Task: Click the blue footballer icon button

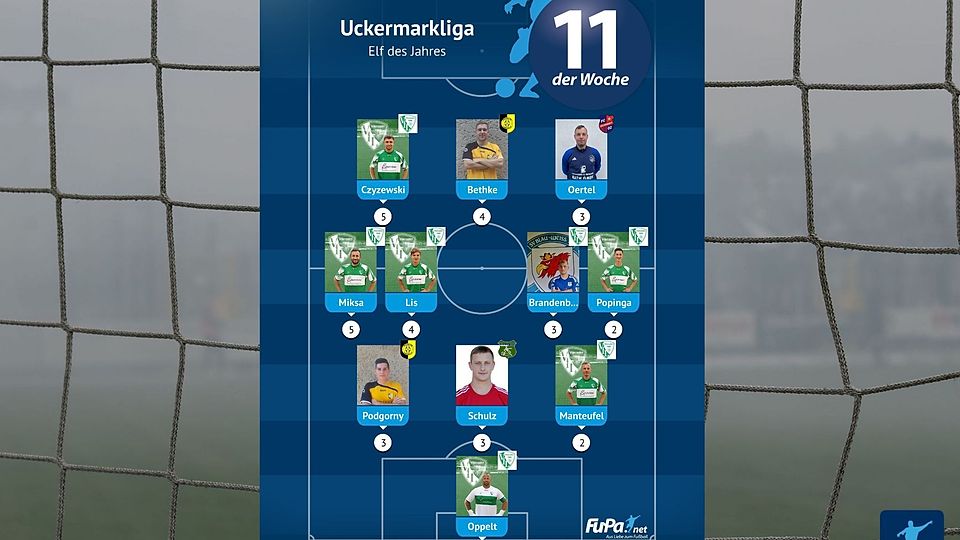Action: click(x=911, y=526)
